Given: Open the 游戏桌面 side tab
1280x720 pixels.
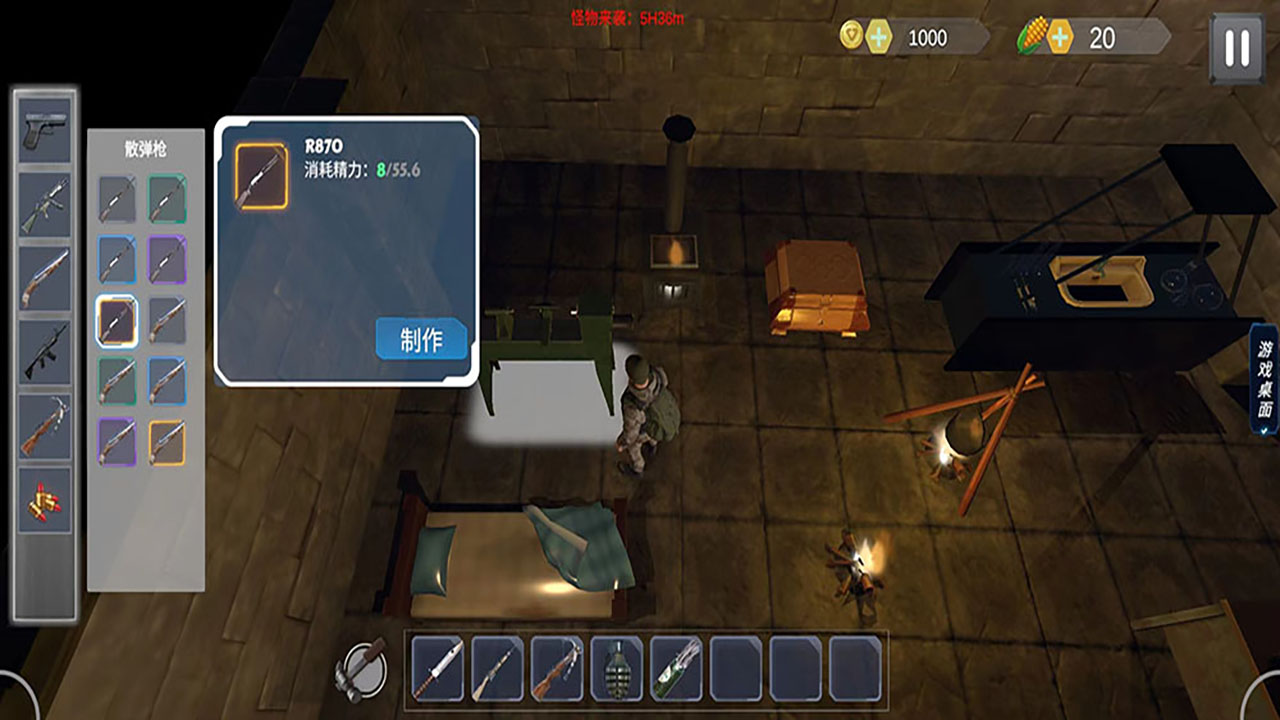Looking at the screenshot, I should coord(1265,379).
